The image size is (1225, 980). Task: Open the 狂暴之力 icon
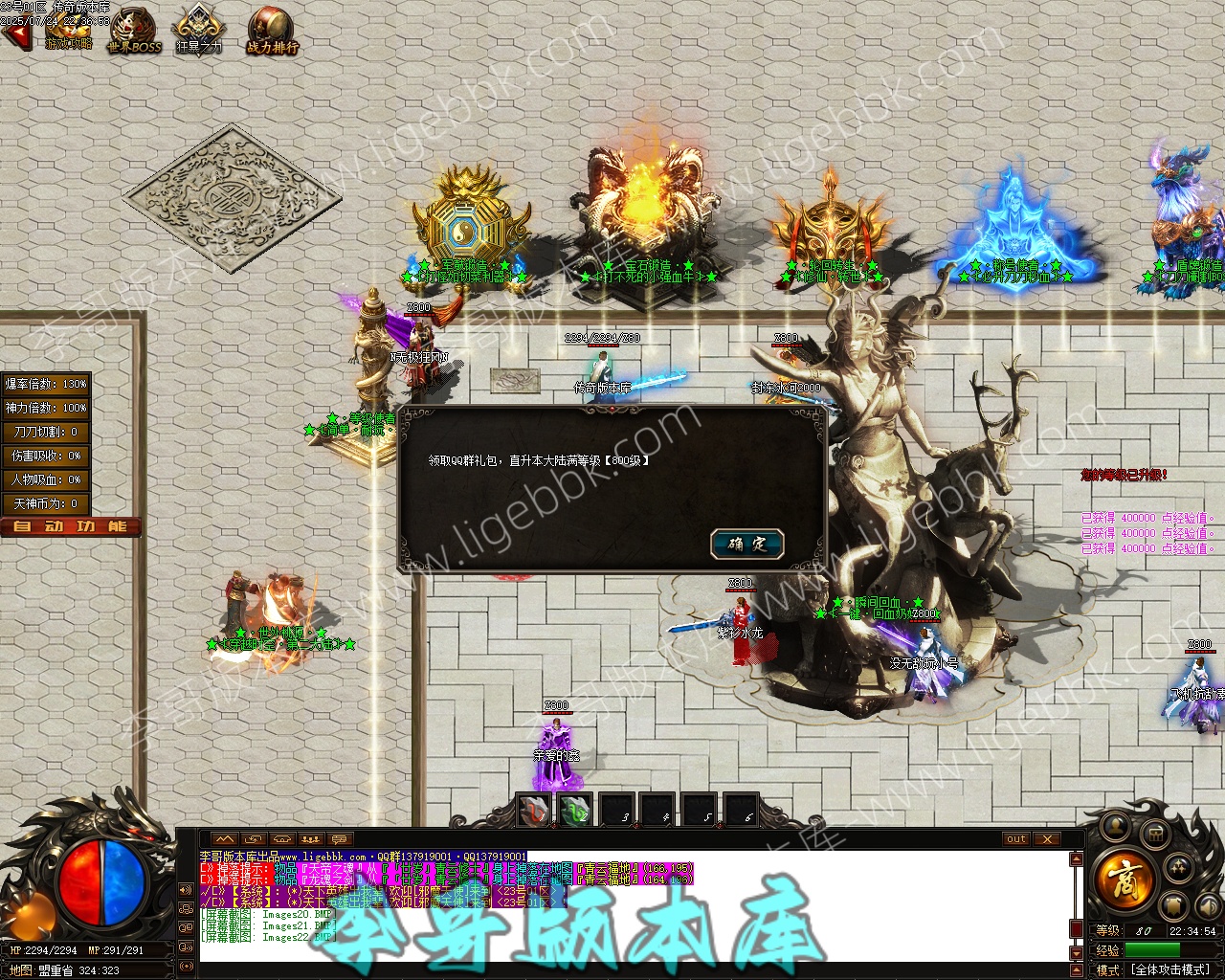coord(198,31)
